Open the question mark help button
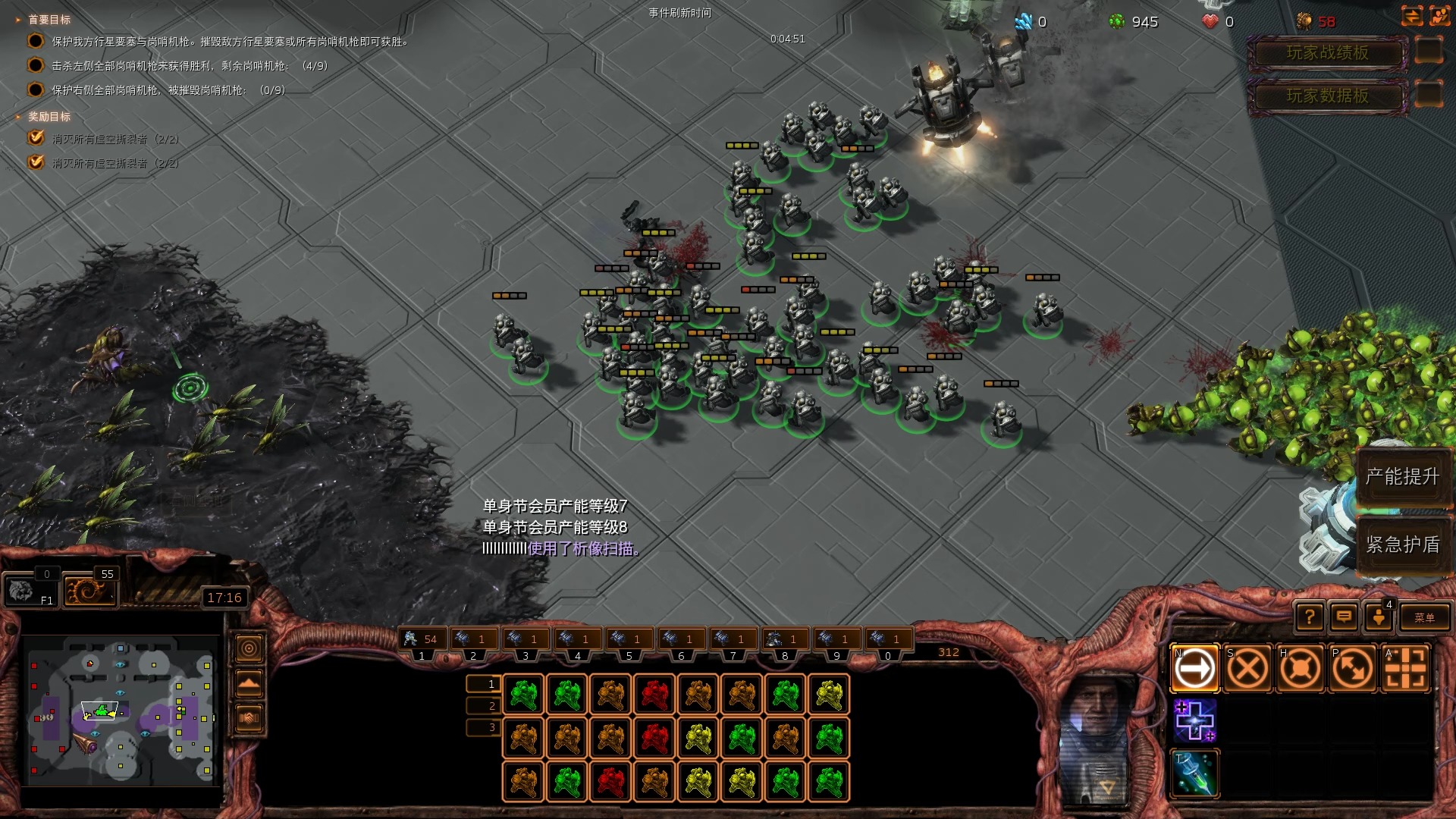This screenshot has width=1456, height=819. pos(1310,617)
